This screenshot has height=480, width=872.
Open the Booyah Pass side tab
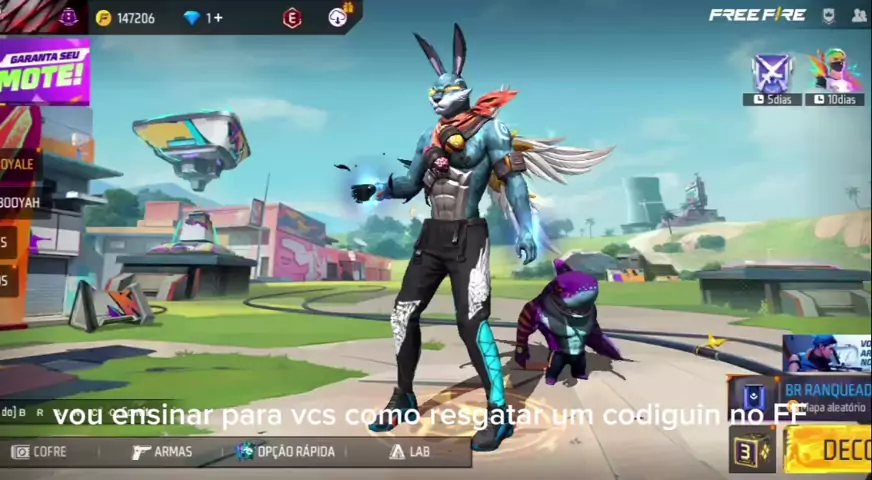[20, 202]
